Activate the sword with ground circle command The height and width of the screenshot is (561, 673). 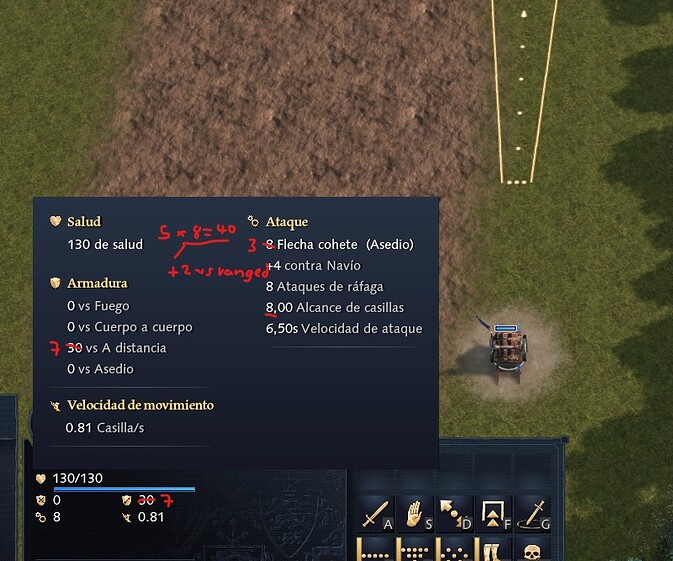(x=532, y=515)
